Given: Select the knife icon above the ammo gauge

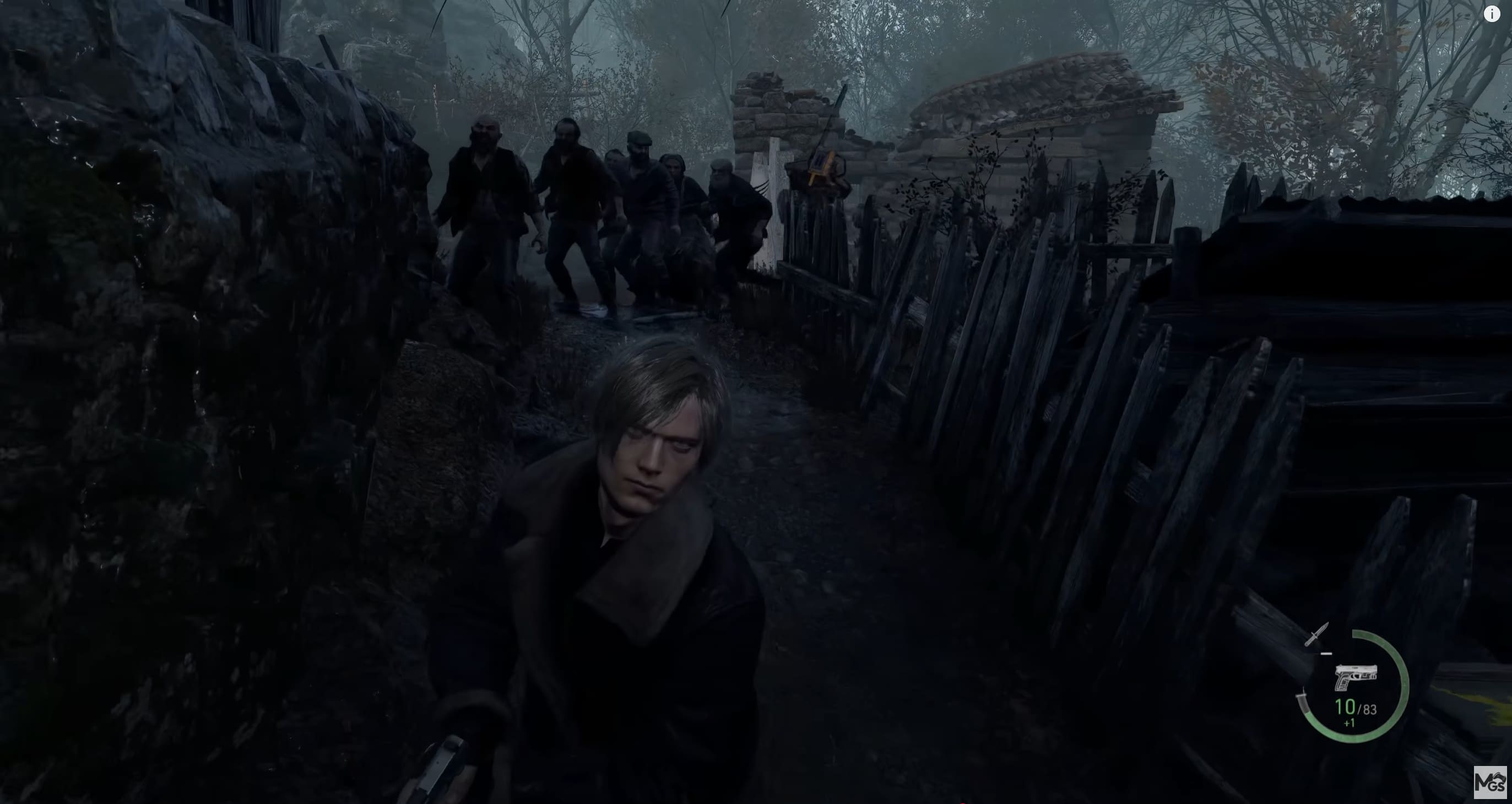Looking at the screenshot, I should pos(1317,634).
